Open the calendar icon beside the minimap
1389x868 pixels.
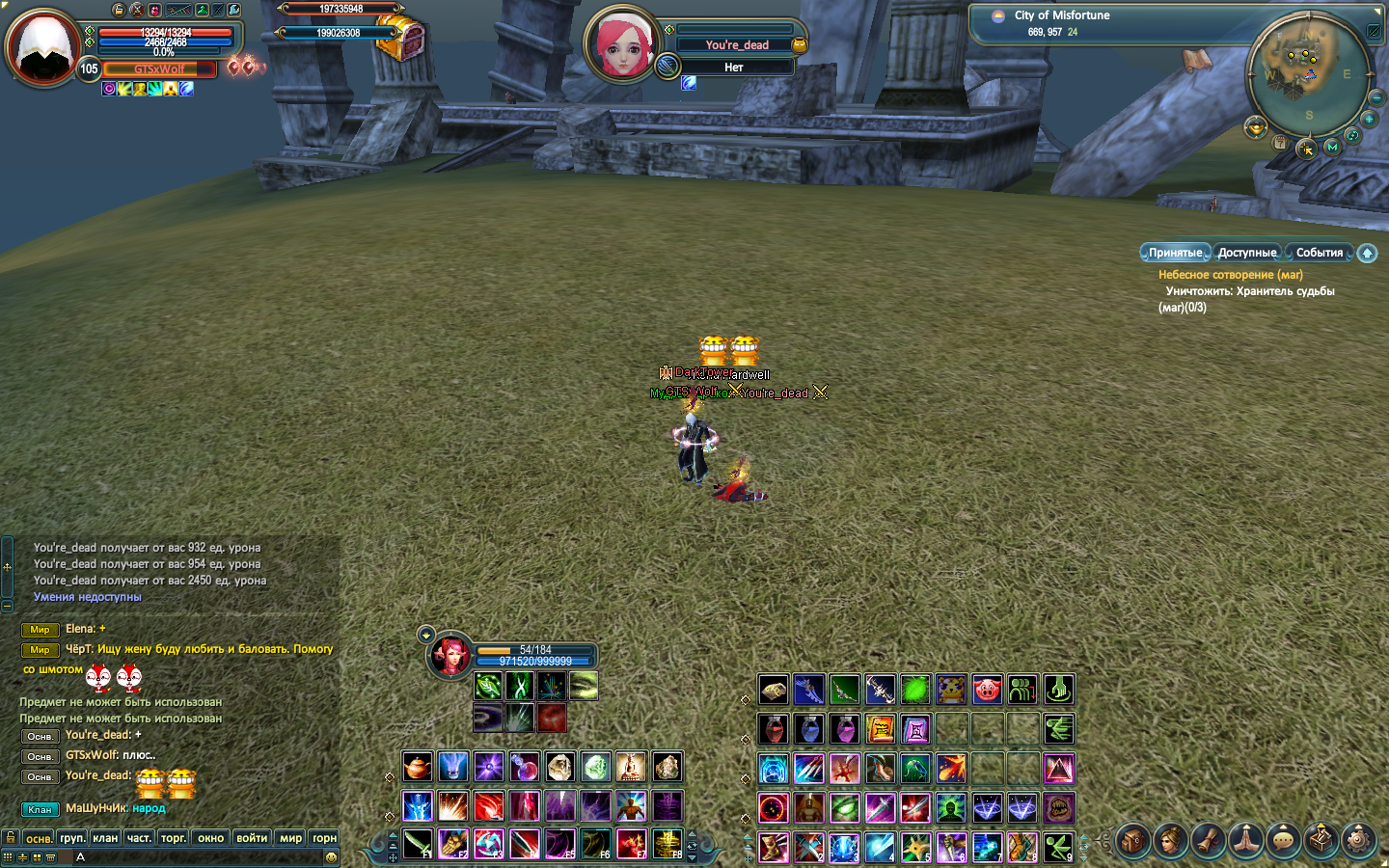pyautogui.click(x=1280, y=143)
